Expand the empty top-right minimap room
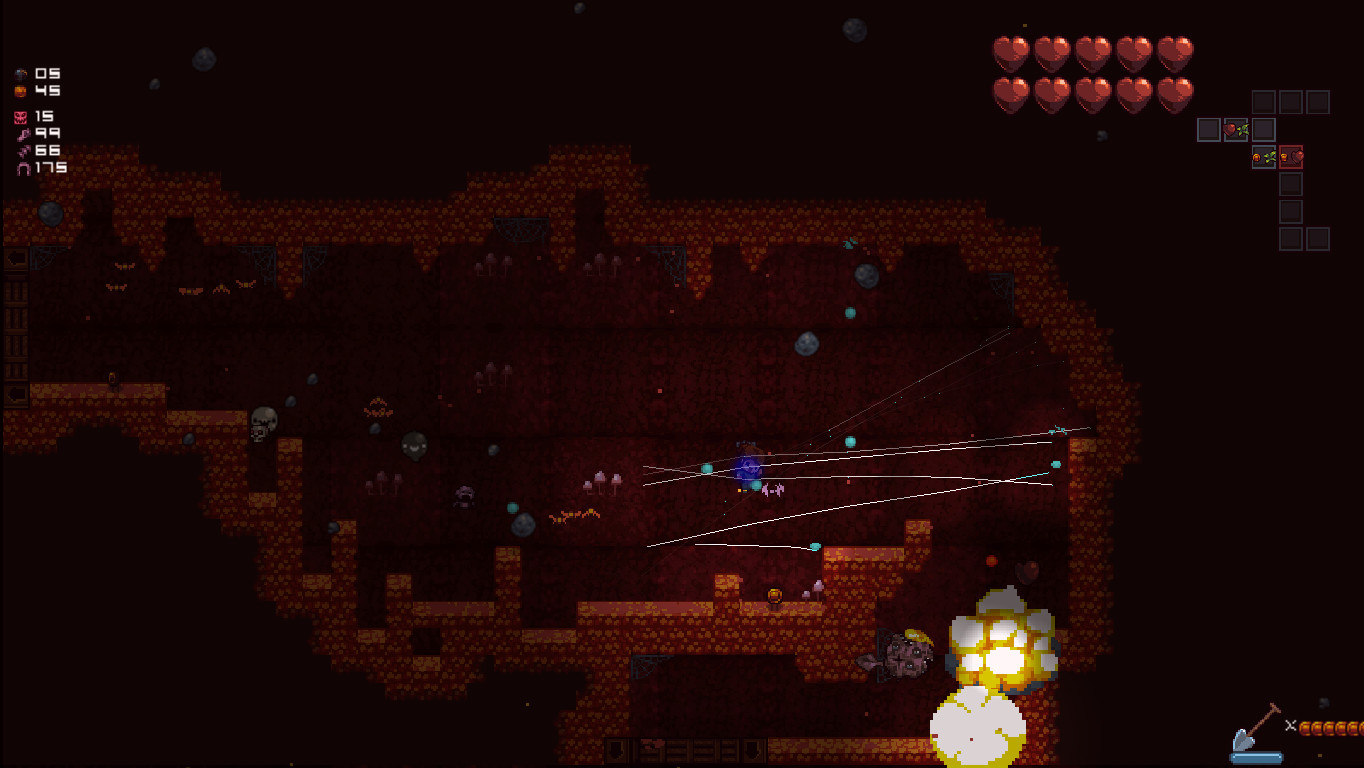The width and height of the screenshot is (1364, 768). pyautogui.click(x=1318, y=102)
